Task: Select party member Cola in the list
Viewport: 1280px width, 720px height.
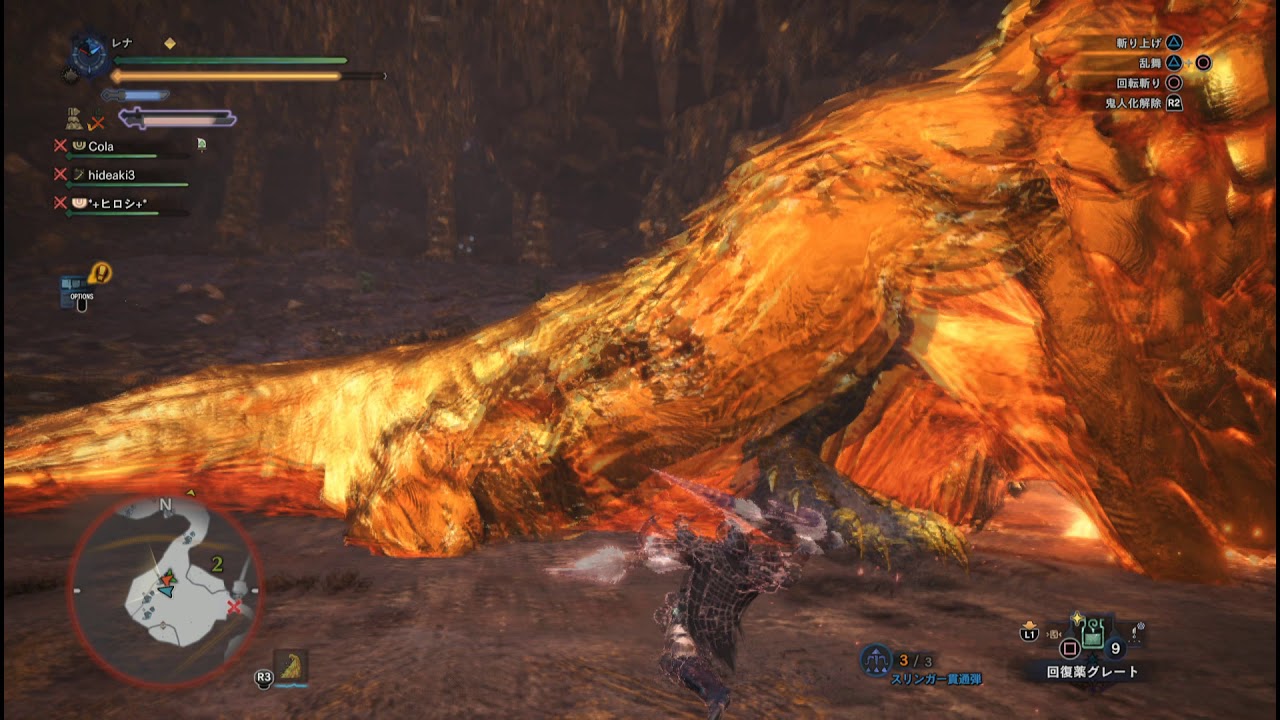Action: (x=100, y=146)
